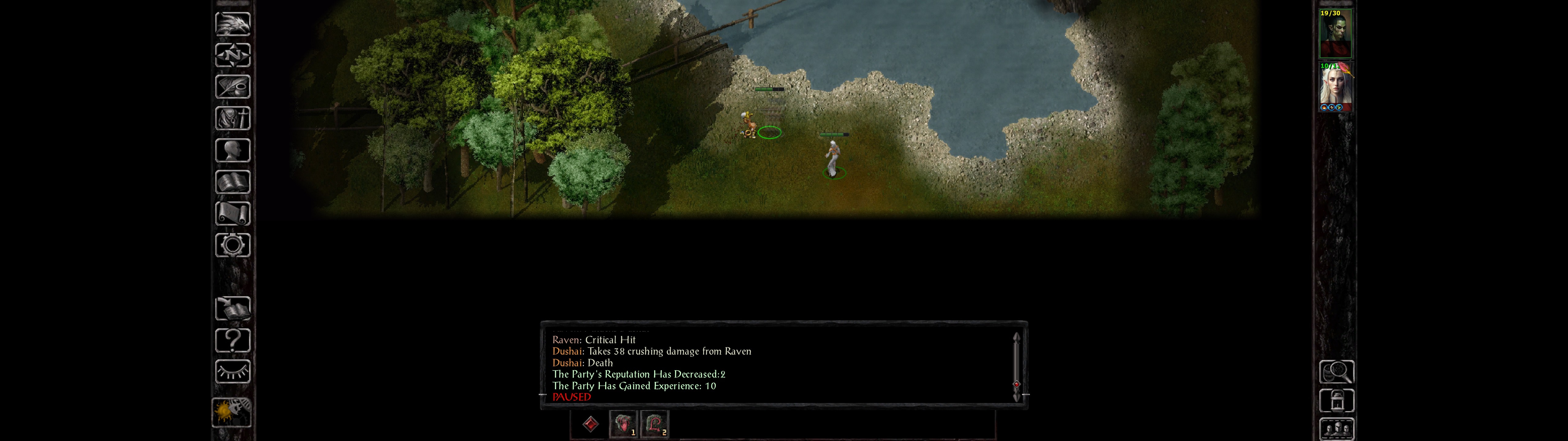This screenshot has height=441, width=1568.
Task: Open the area map compass button
Action: tap(232, 55)
